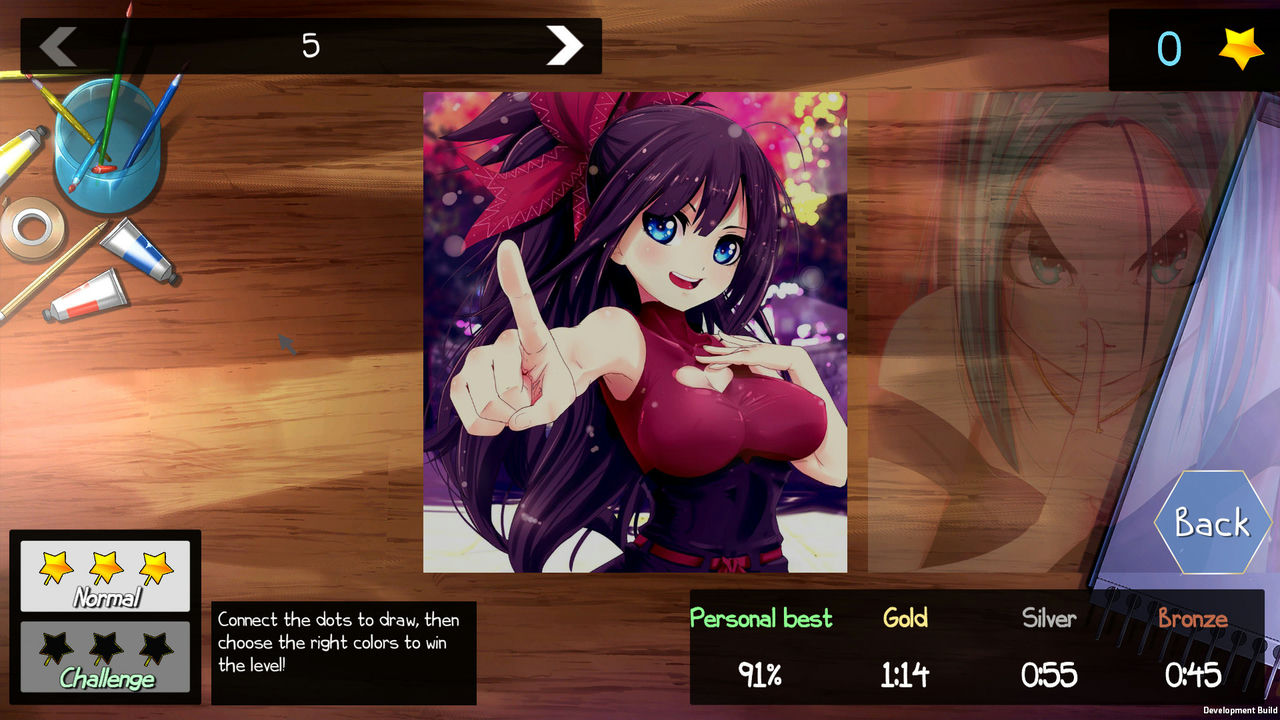The height and width of the screenshot is (720, 1280).
Task: Select Normal difficulty mode
Action: point(104,575)
